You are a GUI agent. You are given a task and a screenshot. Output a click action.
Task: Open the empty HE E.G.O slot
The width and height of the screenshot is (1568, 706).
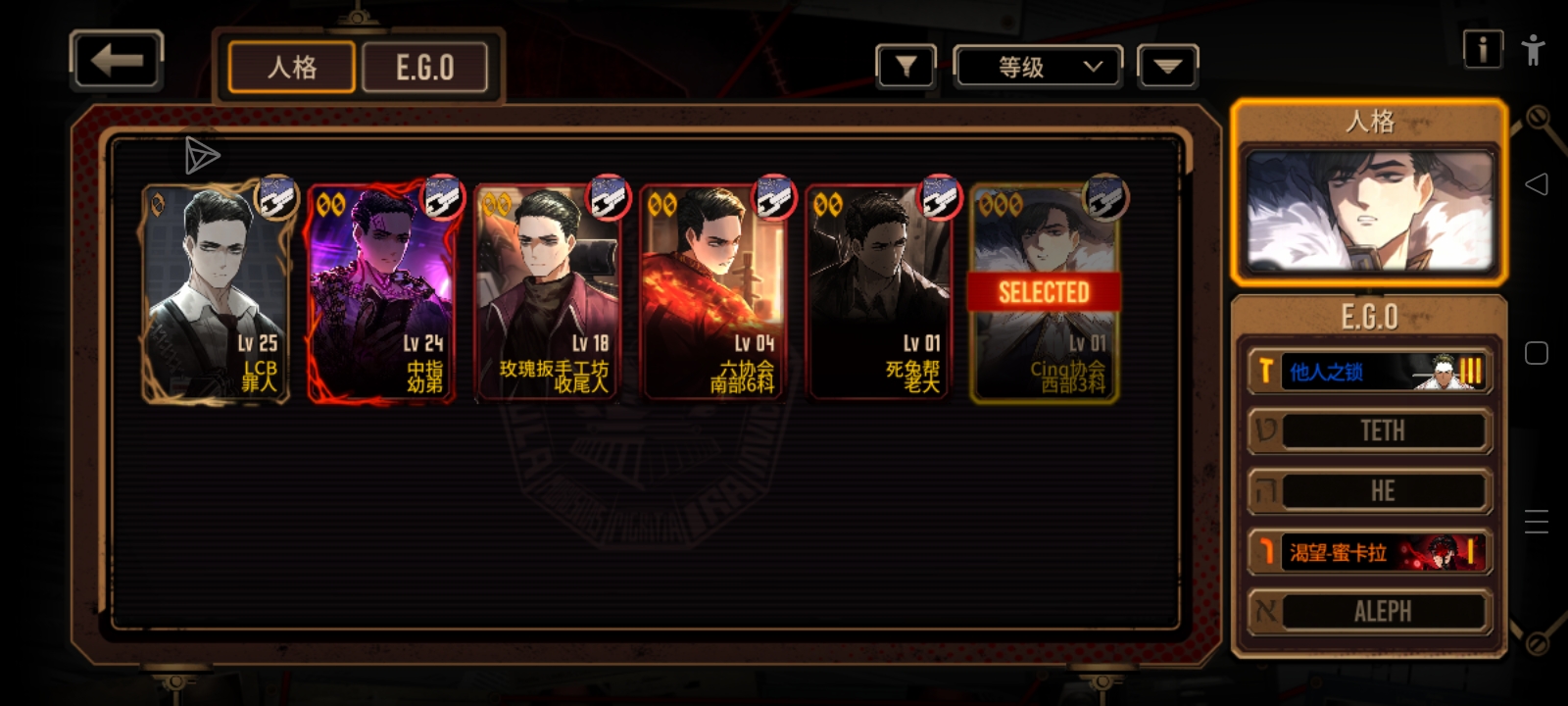click(x=1369, y=491)
